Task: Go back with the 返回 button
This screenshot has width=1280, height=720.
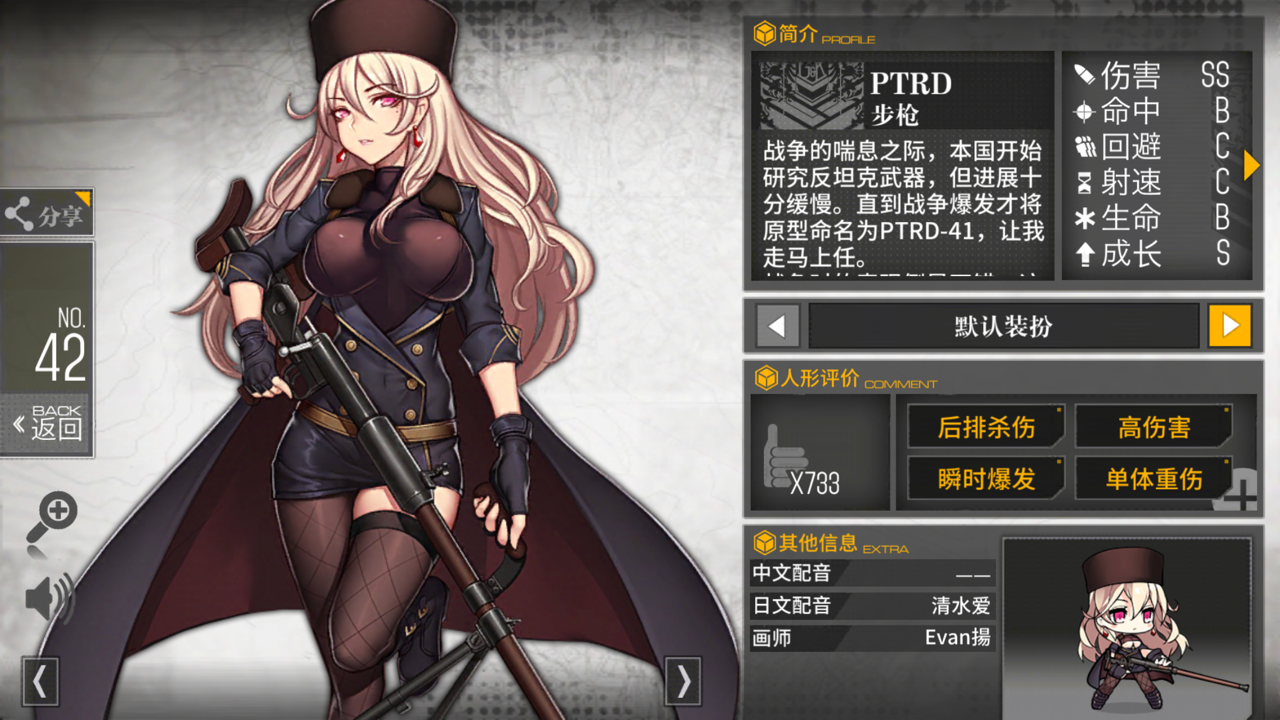Action: pos(47,425)
